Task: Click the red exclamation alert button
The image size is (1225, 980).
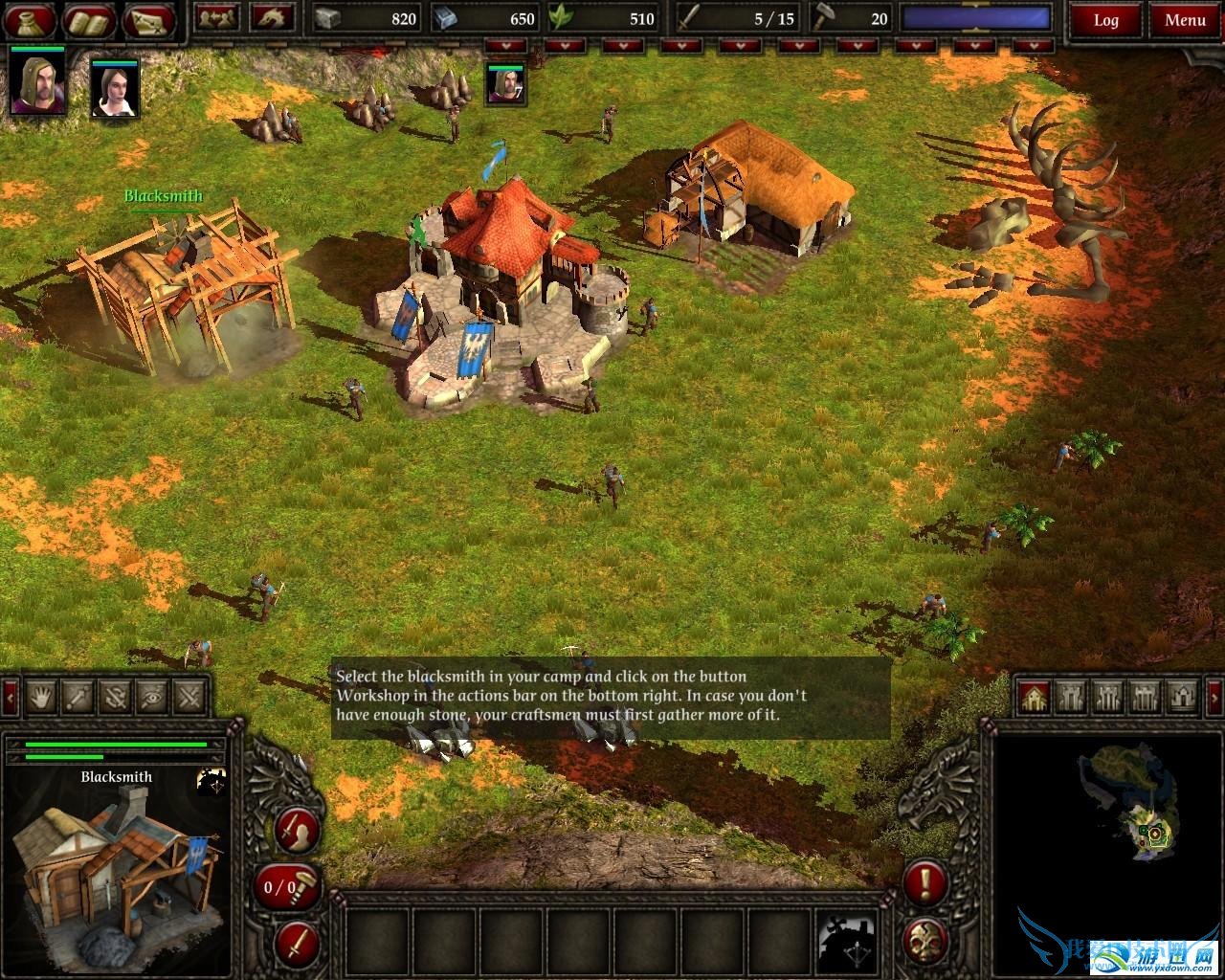Action: click(925, 882)
